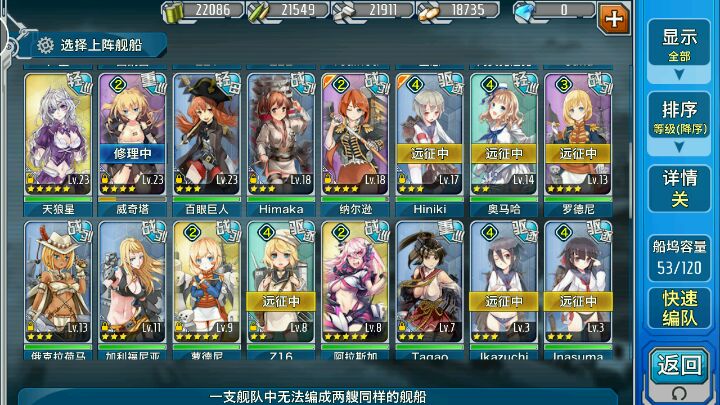Activate 快速编队 quick formation
The image size is (720, 405).
pos(679,306)
